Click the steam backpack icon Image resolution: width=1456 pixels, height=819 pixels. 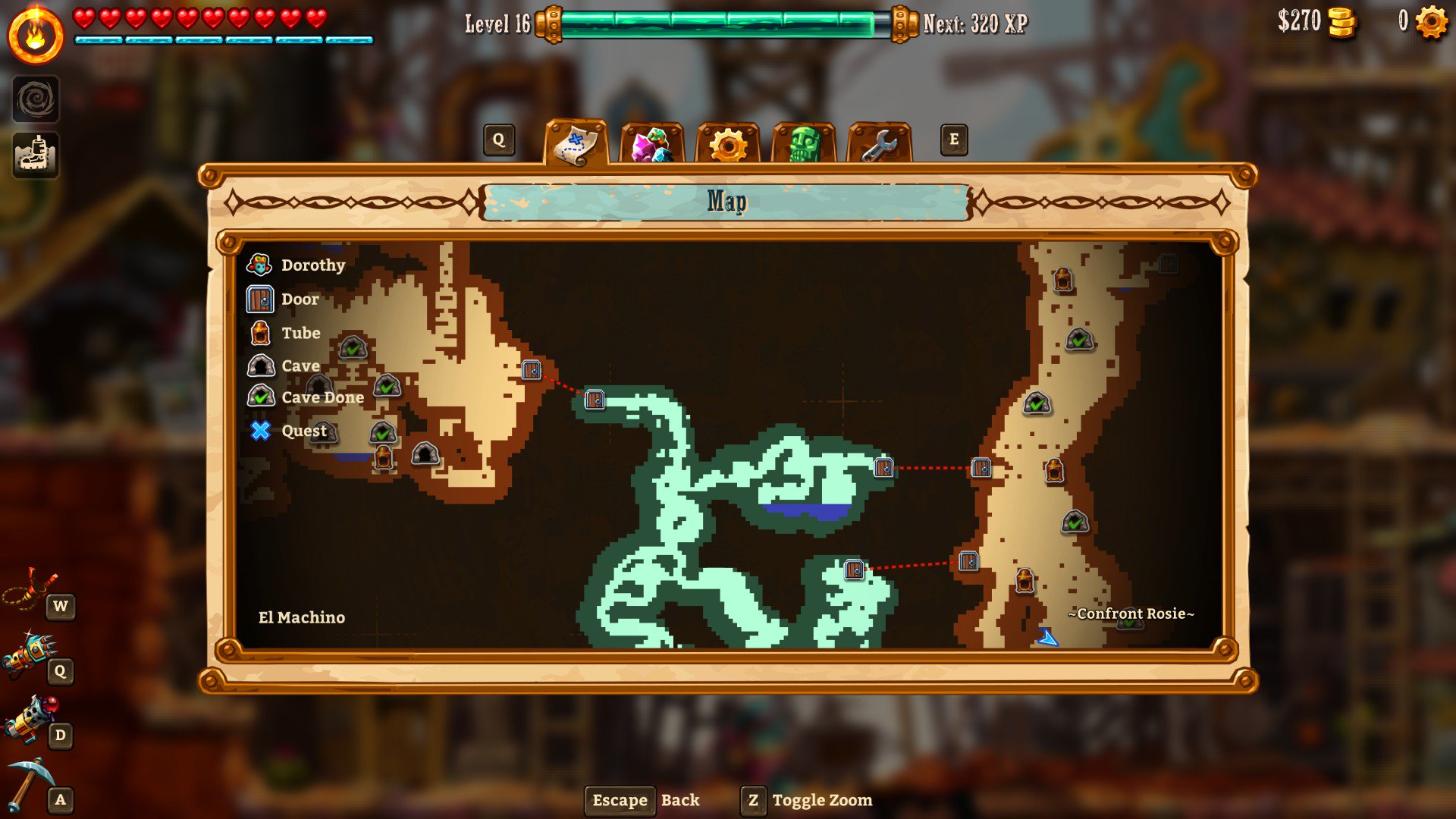[36, 155]
